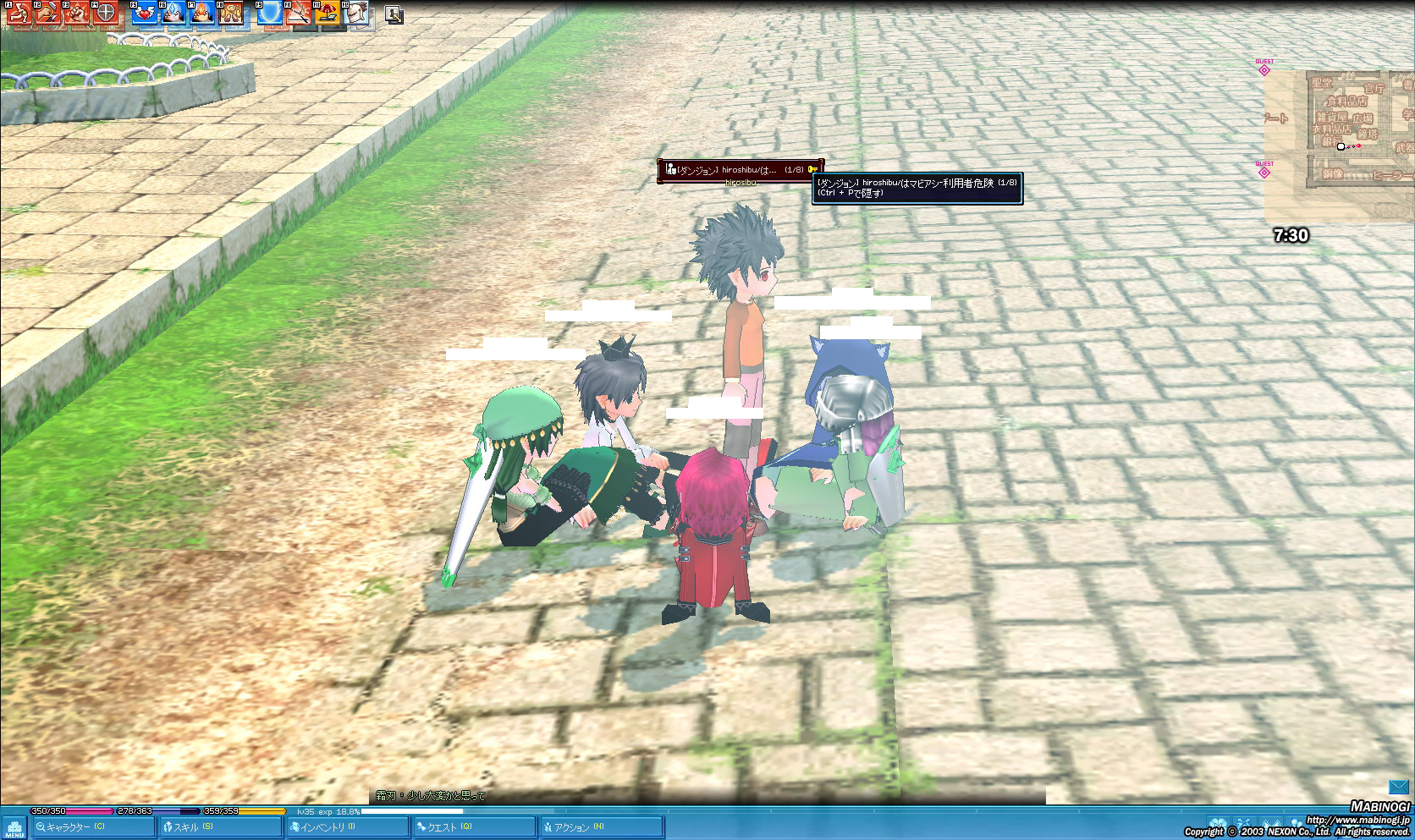Viewport: 1415px width, 840px height.
Task: Open the スキル skills window
Action: [x=220, y=826]
